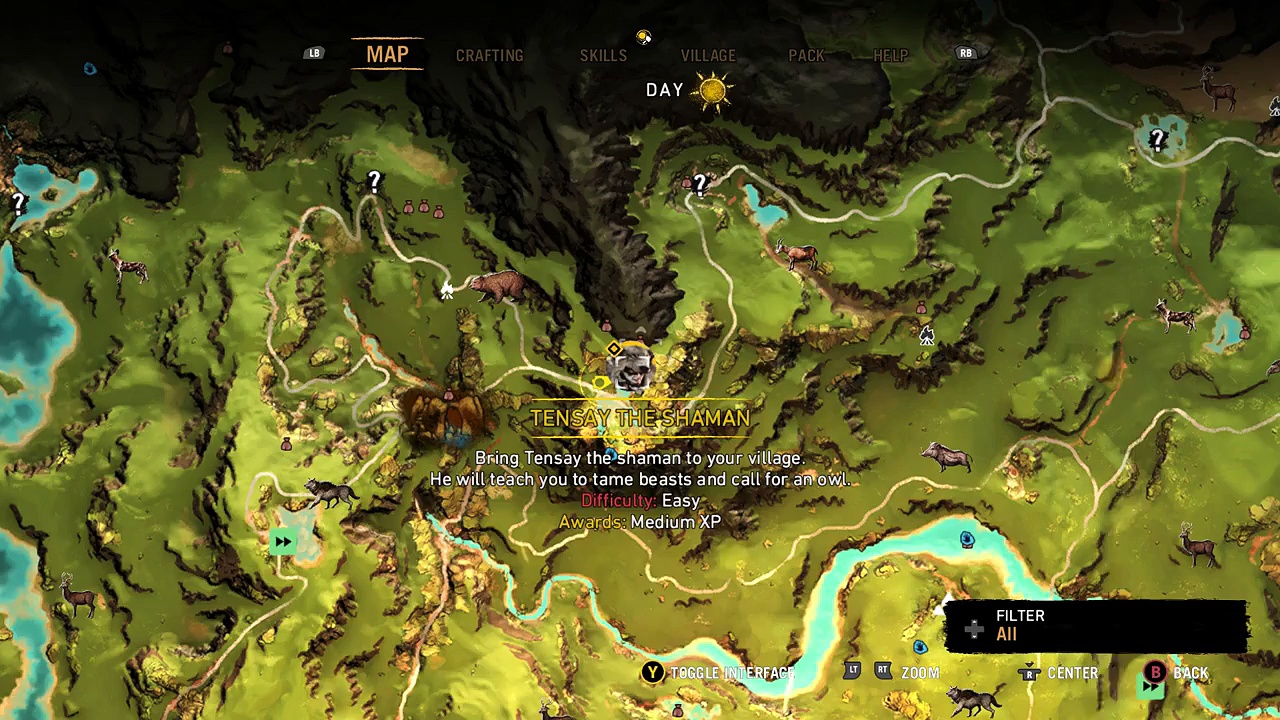Image resolution: width=1280 pixels, height=720 pixels.
Task: Choose the green fast travel marker
Action: pyautogui.click(x=283, y=542)
